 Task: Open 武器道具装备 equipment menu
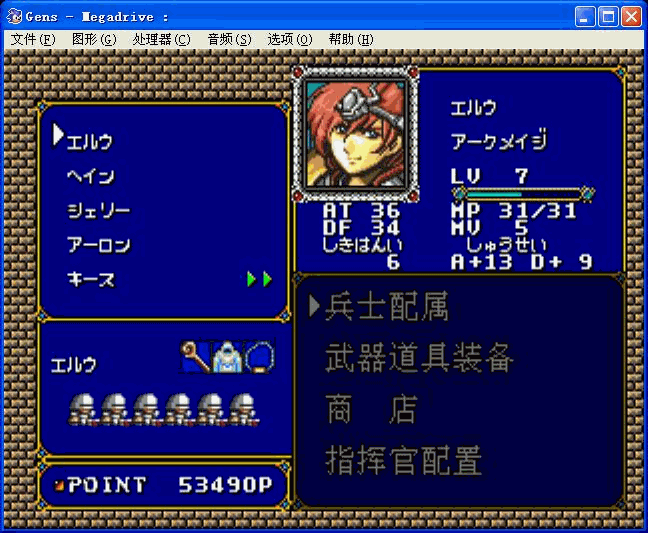420,358
